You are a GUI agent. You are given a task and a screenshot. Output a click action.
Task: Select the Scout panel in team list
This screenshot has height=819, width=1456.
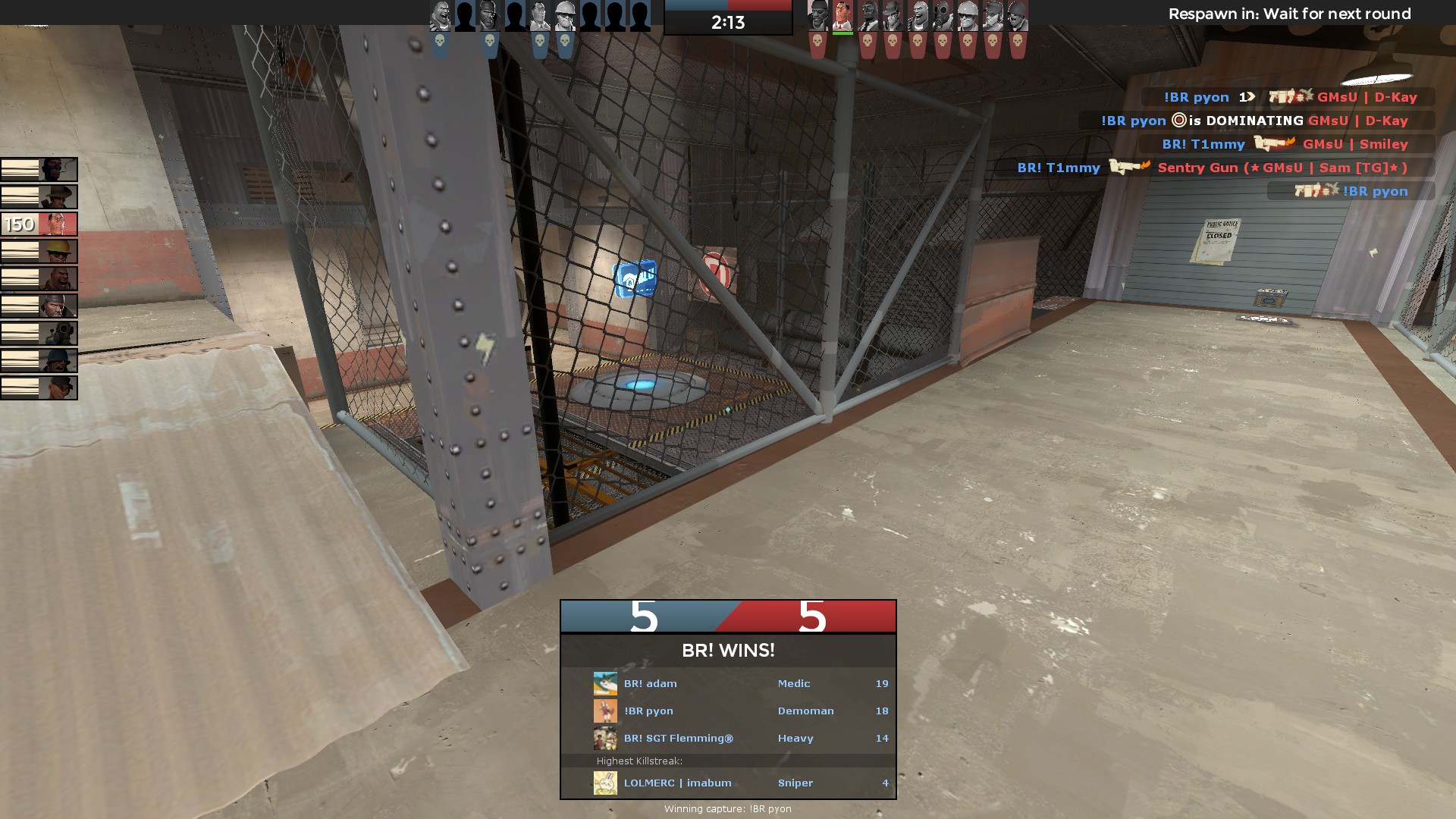(39, 388)
